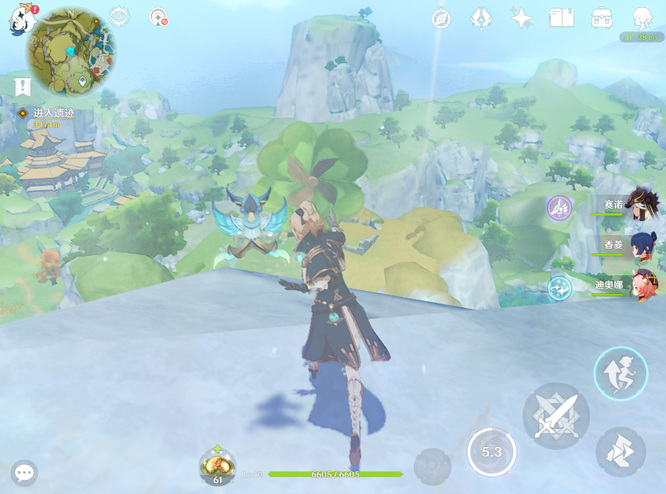Open the Paimon menu
This screenshot has height=494, width=666.
21,18
